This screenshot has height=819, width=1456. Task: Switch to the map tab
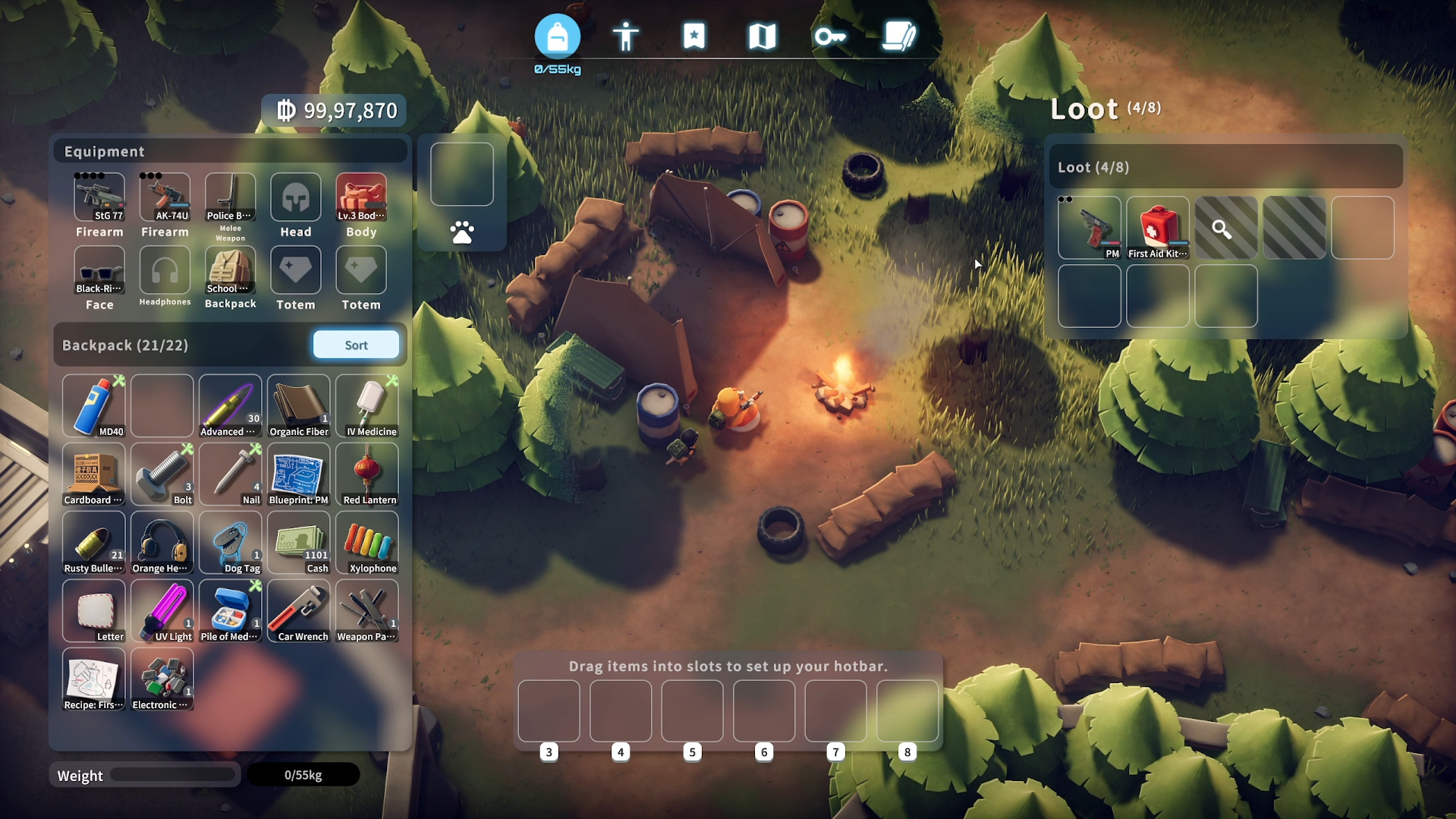tap(762, 36)
